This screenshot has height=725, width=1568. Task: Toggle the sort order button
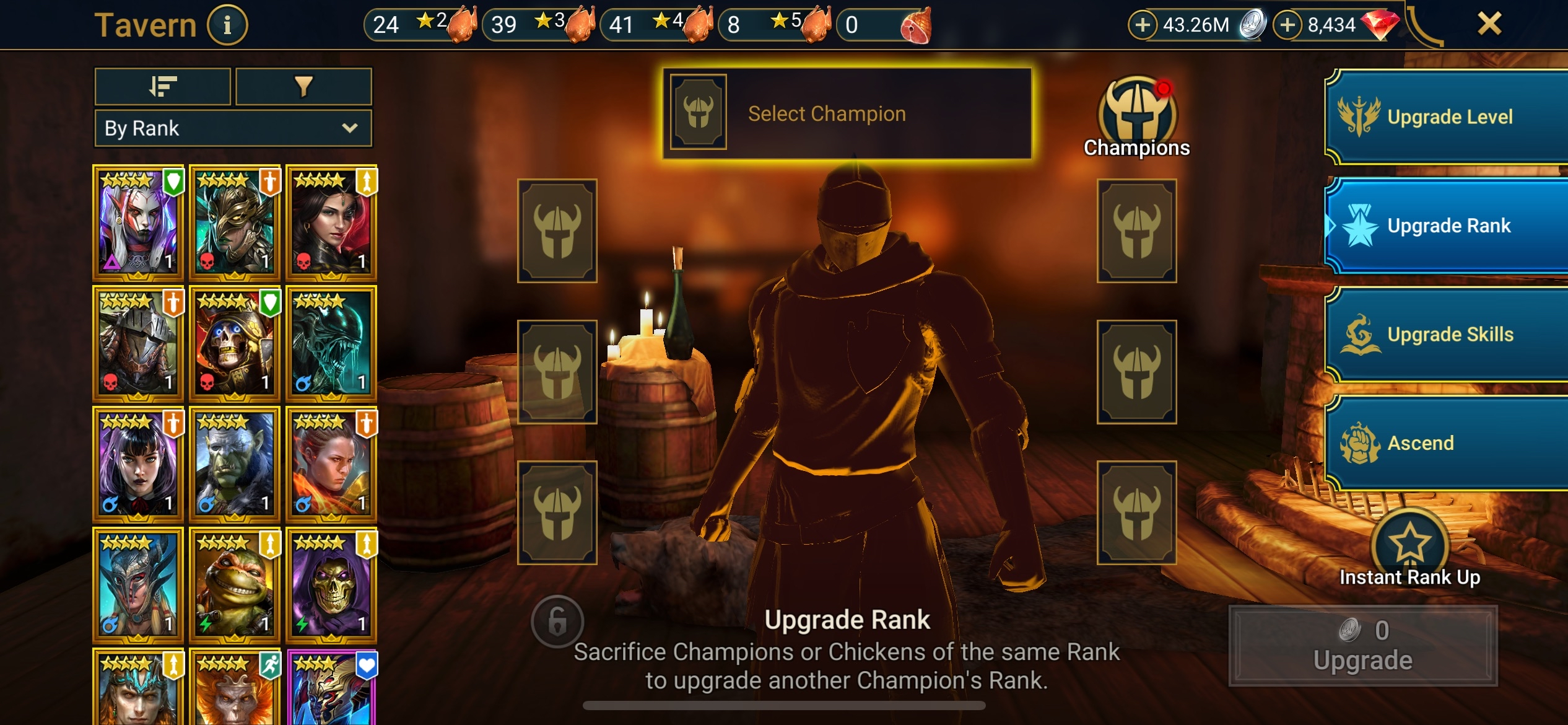[163, 86]
